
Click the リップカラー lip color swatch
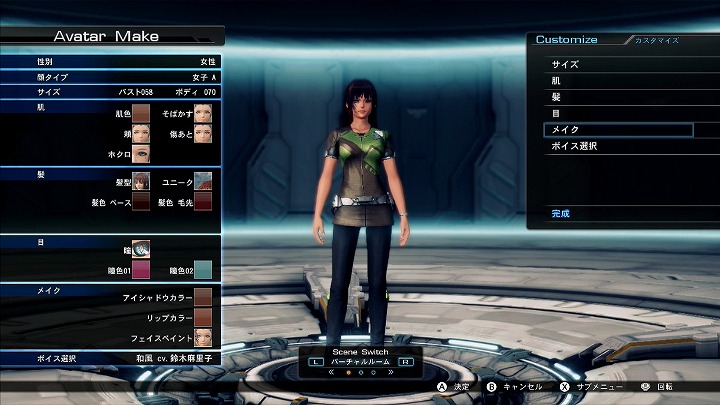tap(203, 317)
